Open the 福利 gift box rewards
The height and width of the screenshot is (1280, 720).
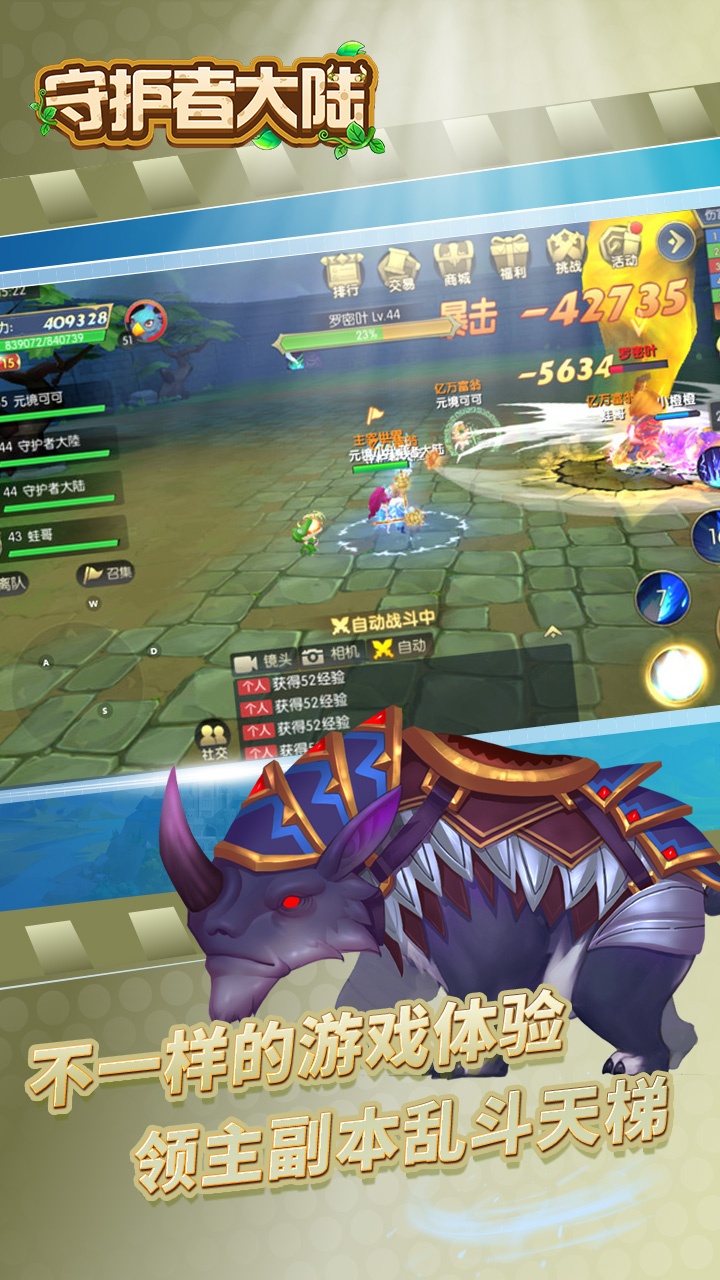tap(508, 257)
